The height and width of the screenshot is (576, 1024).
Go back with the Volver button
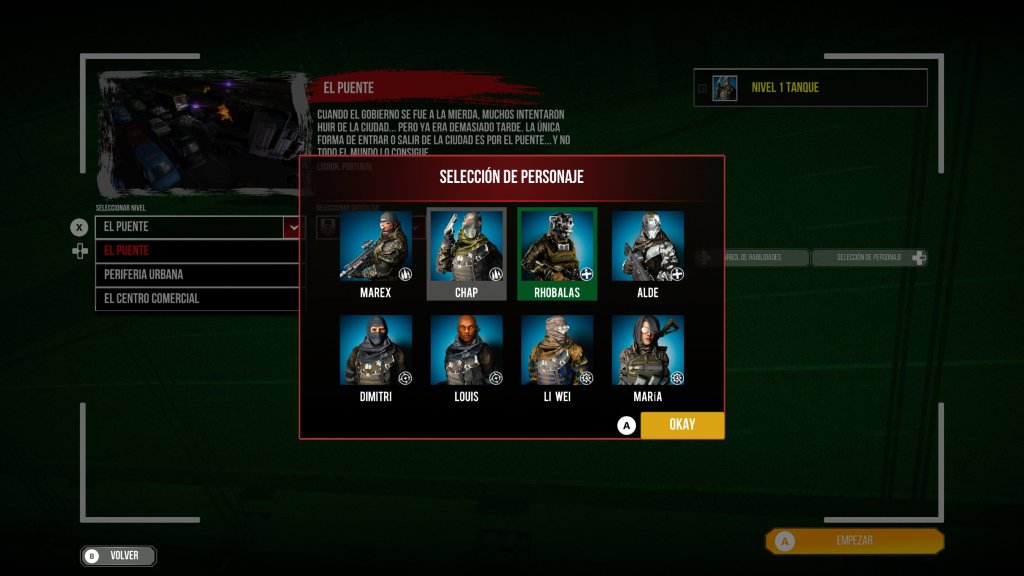[119, 555]
